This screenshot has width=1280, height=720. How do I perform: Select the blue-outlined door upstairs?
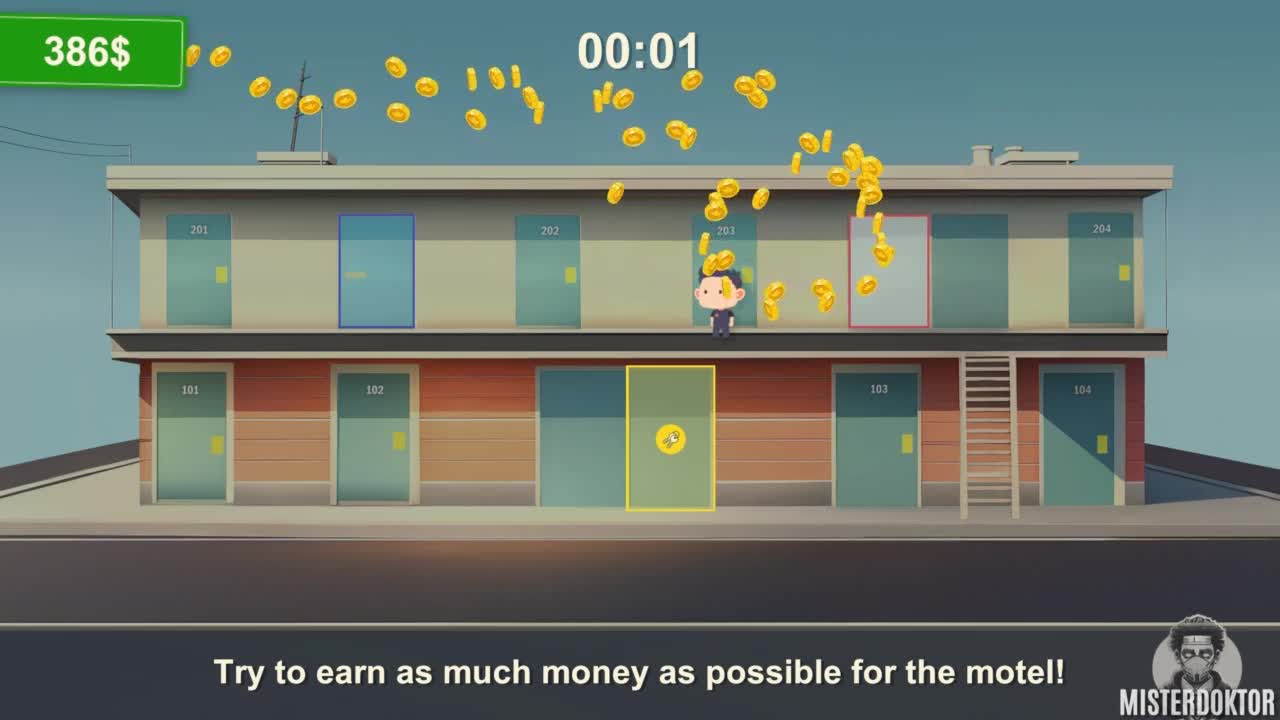(x=376, y=271)
